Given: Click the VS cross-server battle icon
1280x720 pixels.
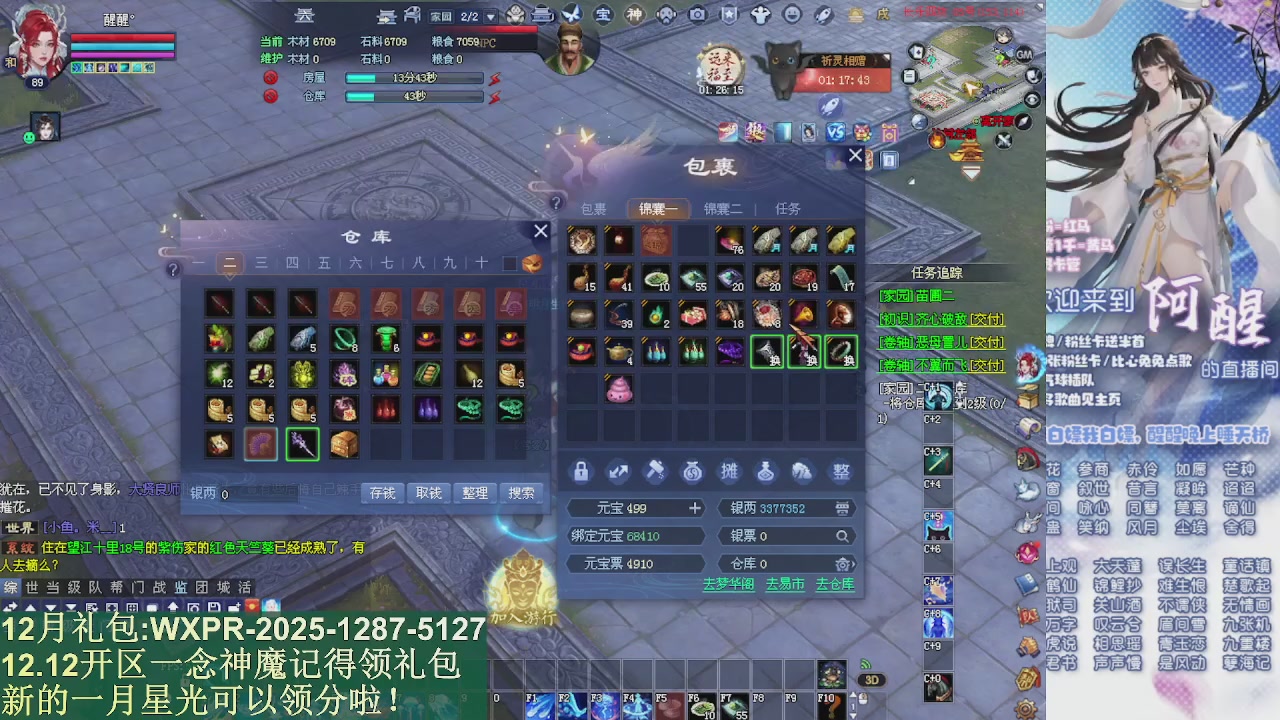Looking at the screenshot, I should coord(836,131).
